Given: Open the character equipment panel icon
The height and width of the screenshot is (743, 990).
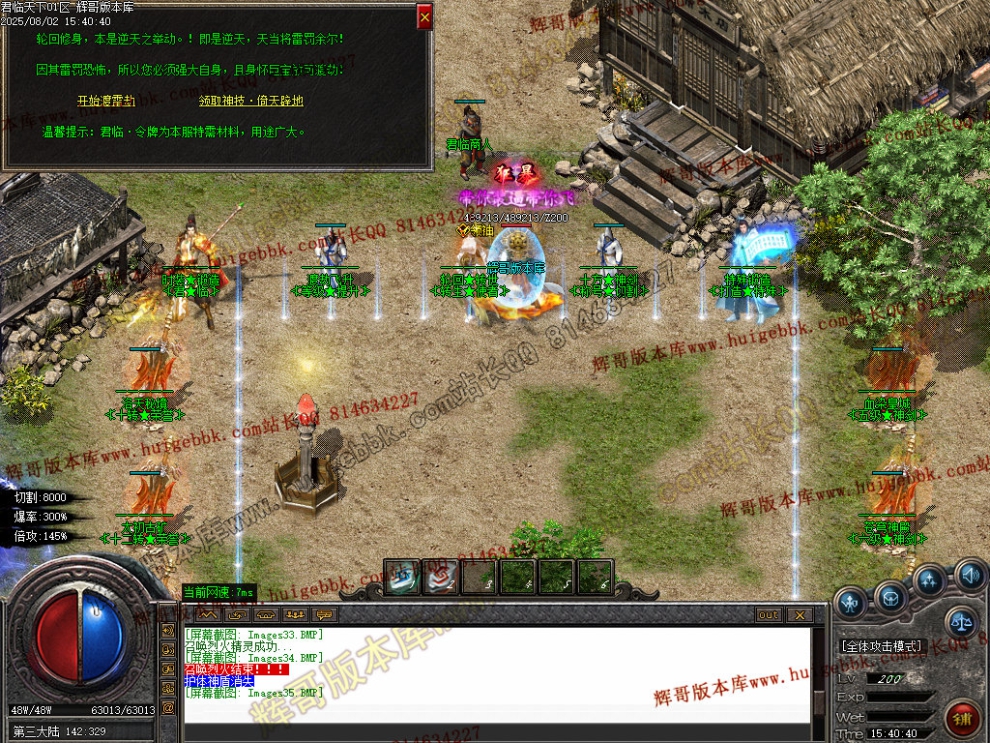Looking at the screenshot, I should point(851,603).
